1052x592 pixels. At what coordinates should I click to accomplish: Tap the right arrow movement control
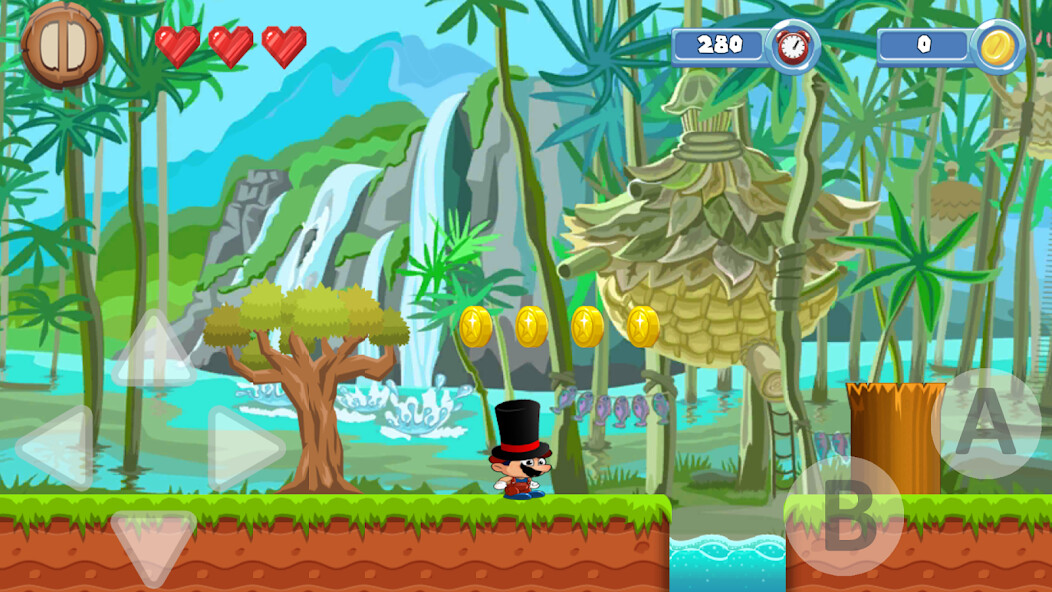[243, 447]
